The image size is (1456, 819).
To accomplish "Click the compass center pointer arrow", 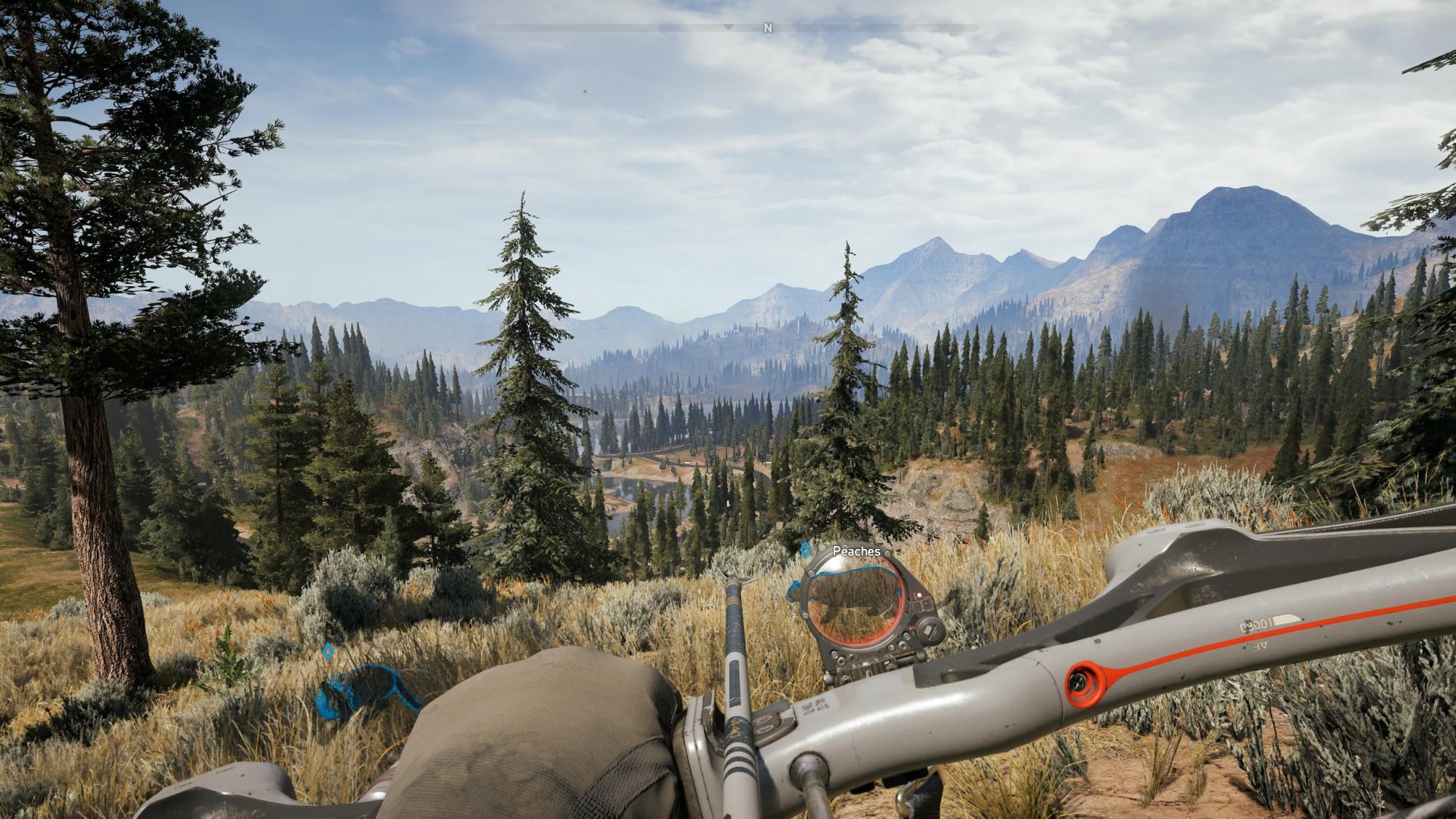I will pyautogui.click(x=728, y=27).
